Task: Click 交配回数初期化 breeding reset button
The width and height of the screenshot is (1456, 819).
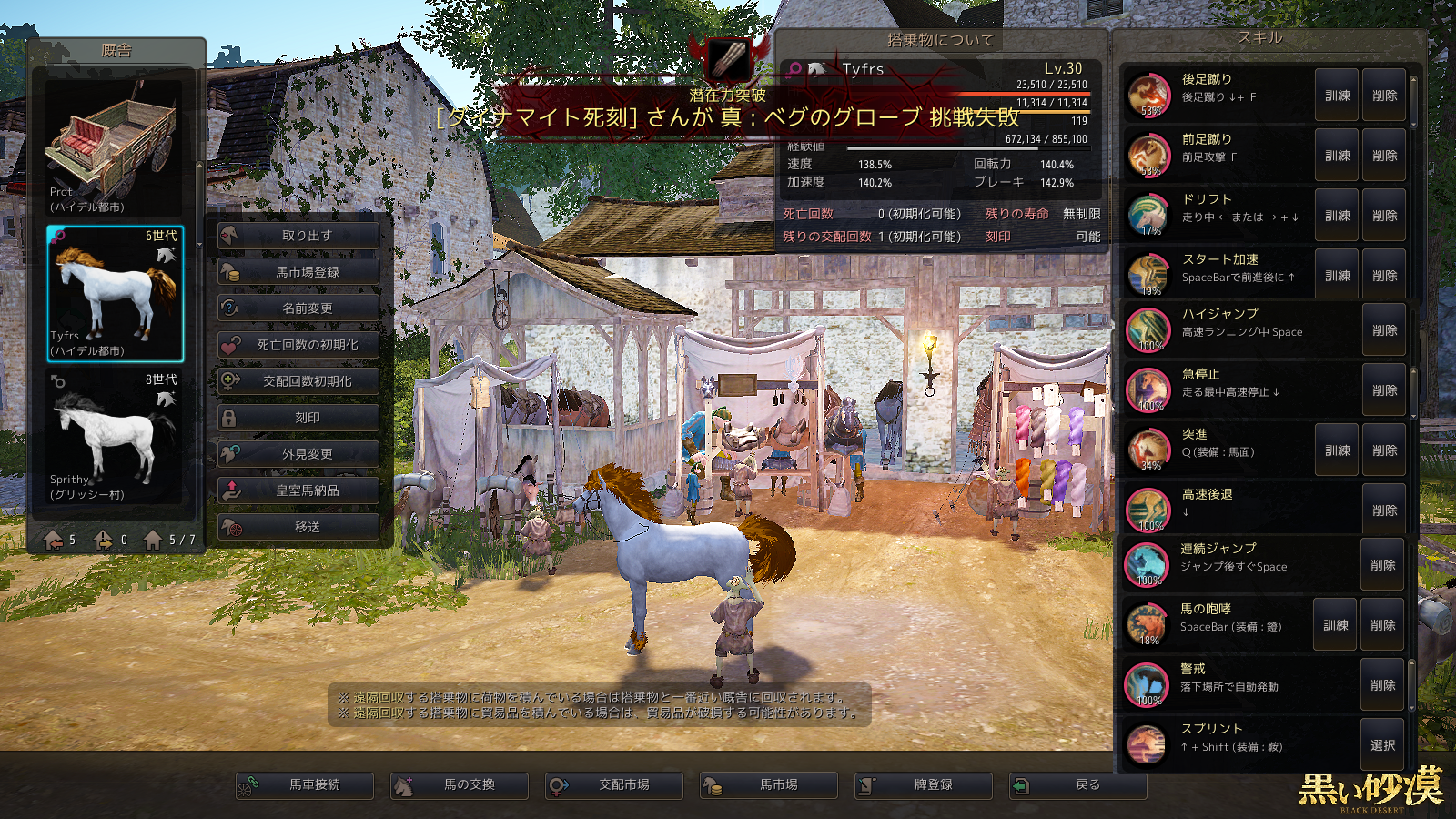Action: [x=298, y=381]
